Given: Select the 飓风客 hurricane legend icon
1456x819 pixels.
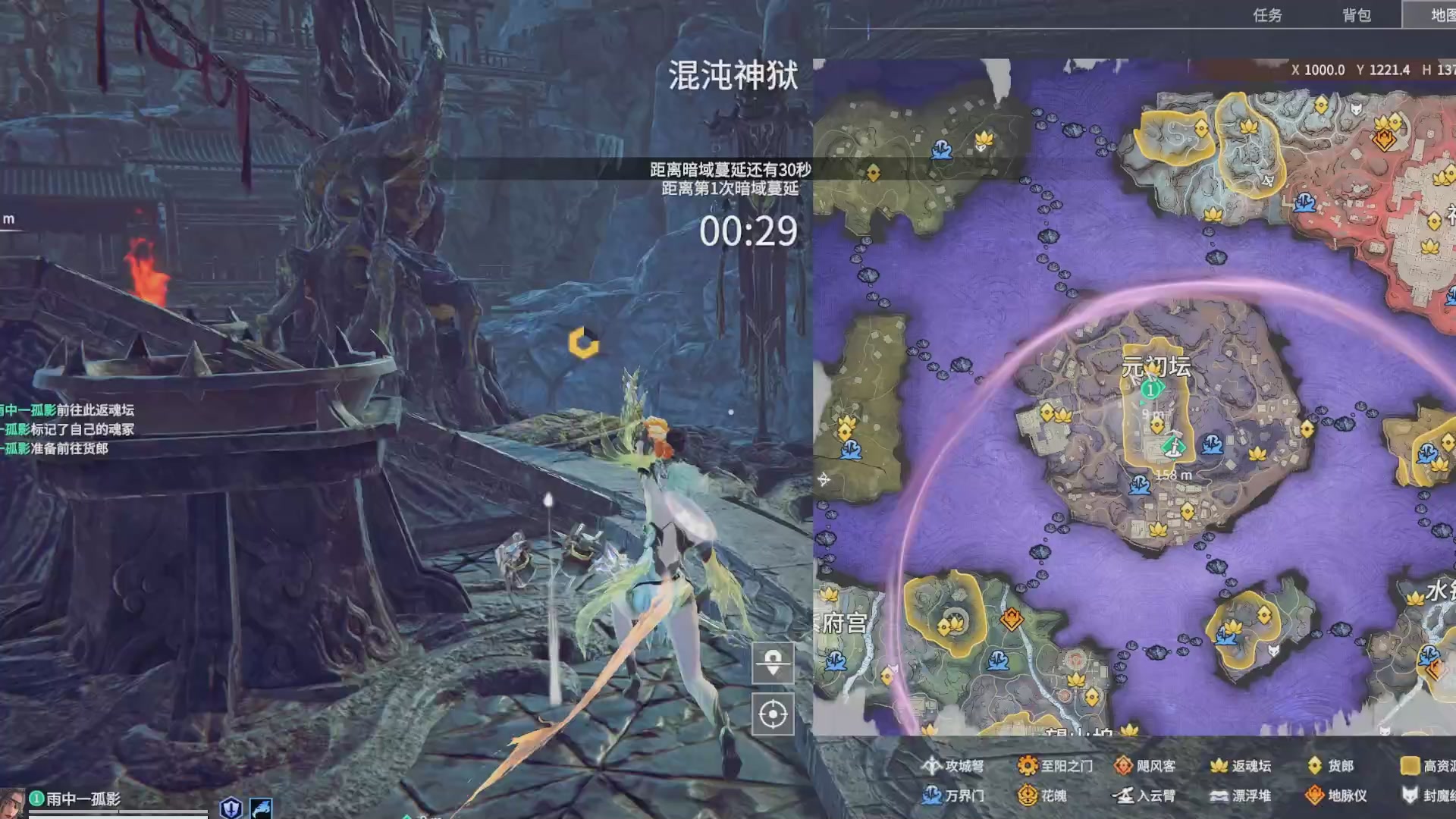Looking at the screenshot, I should pos(1124,765).
